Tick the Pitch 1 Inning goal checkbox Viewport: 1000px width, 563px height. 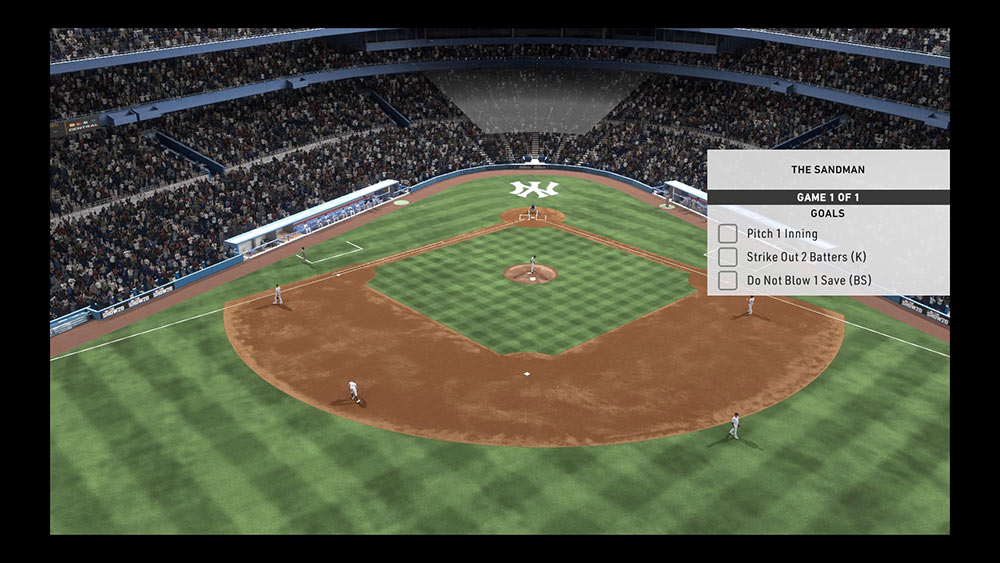pyautogui.click(x=728, y=234)
